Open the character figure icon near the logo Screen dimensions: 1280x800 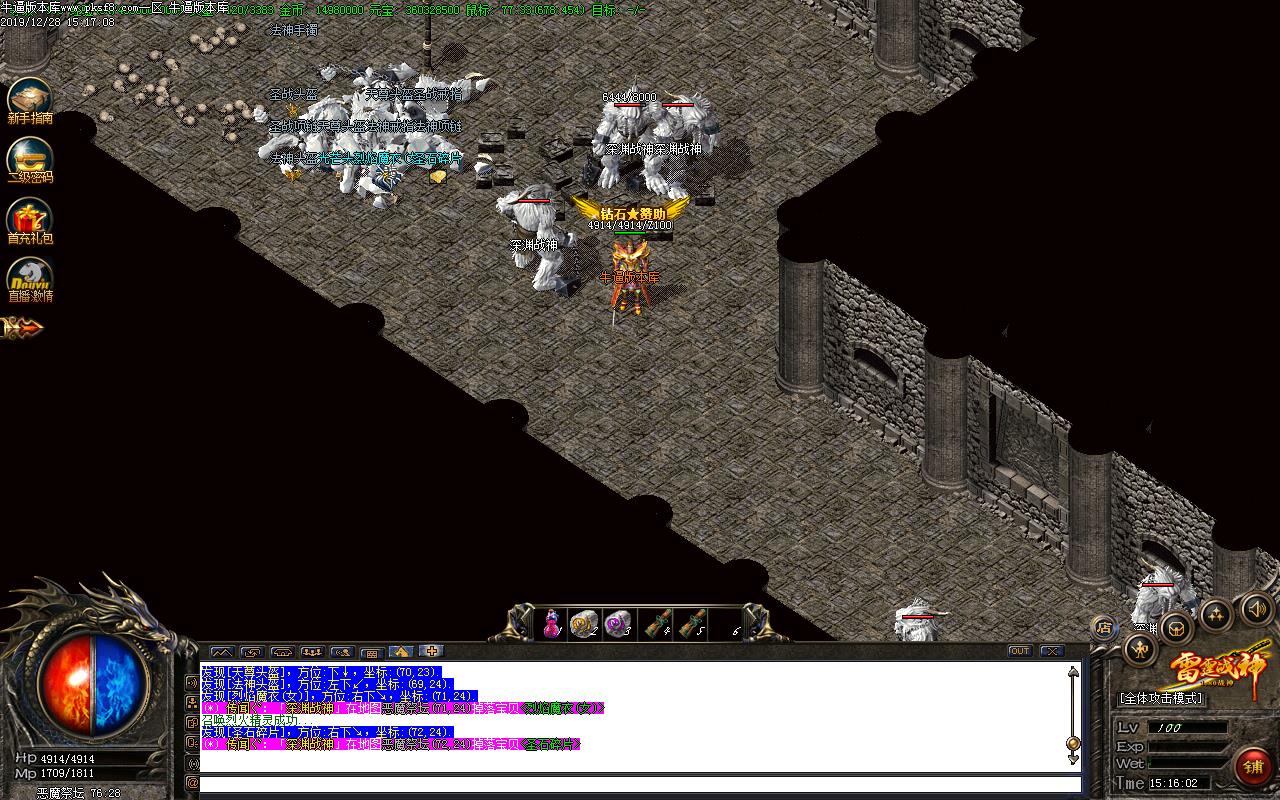tap(1139, 650)
